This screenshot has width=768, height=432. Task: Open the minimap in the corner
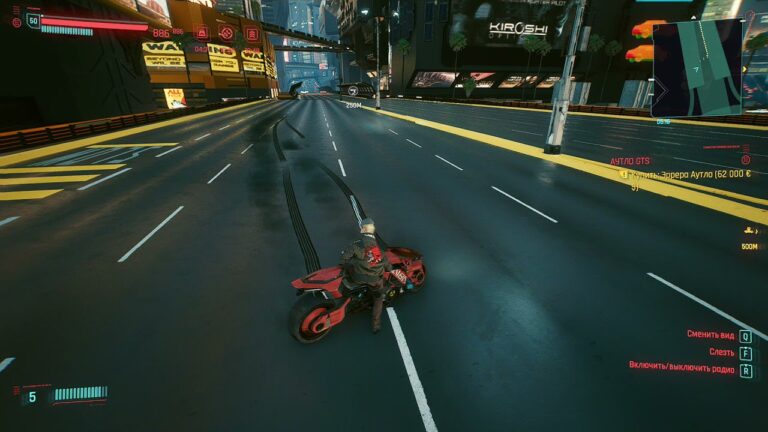[697, 67]
